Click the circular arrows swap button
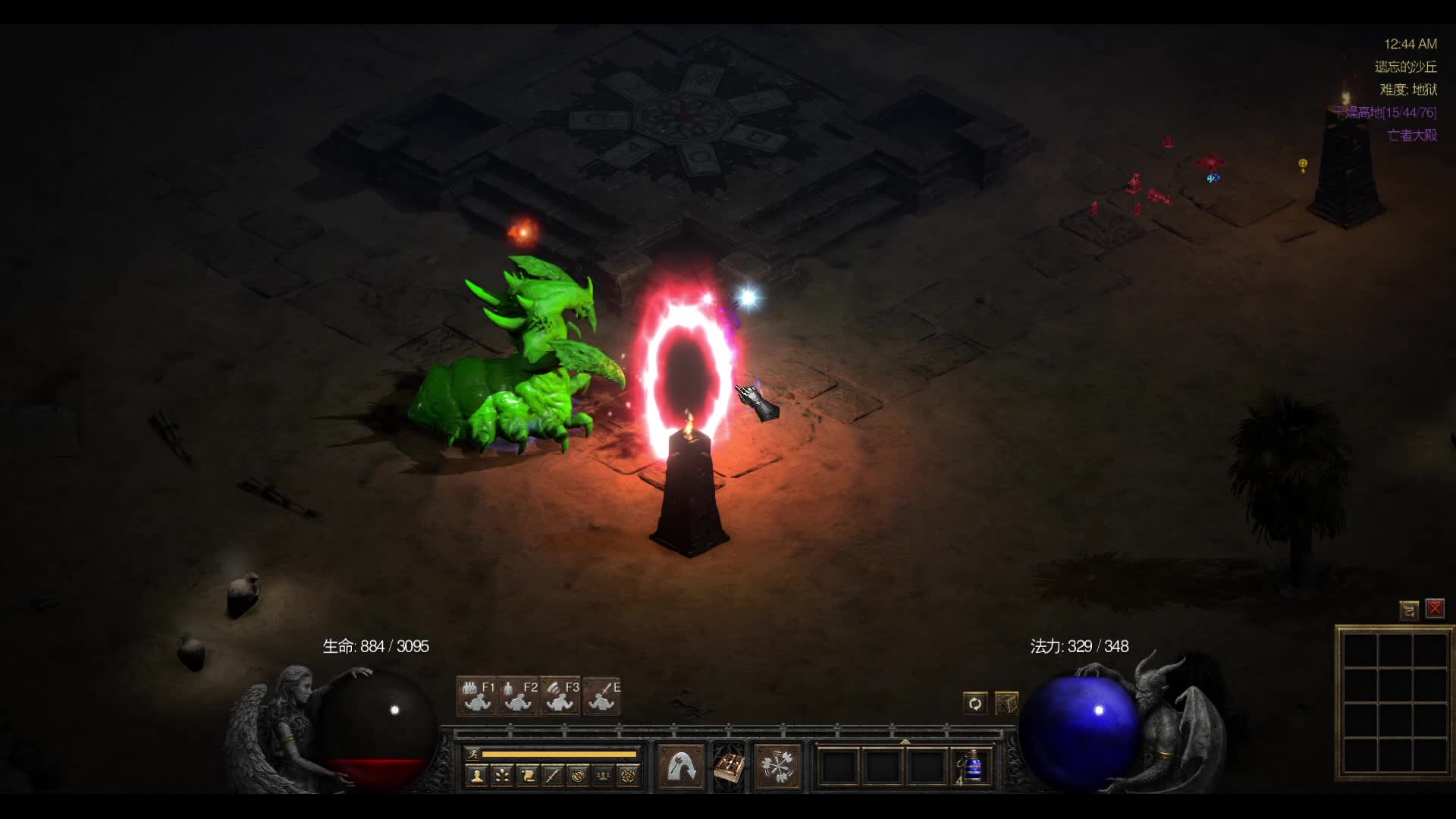Image resolution: width=1456 pixels, height=819 pixels. tap(974, 704)
